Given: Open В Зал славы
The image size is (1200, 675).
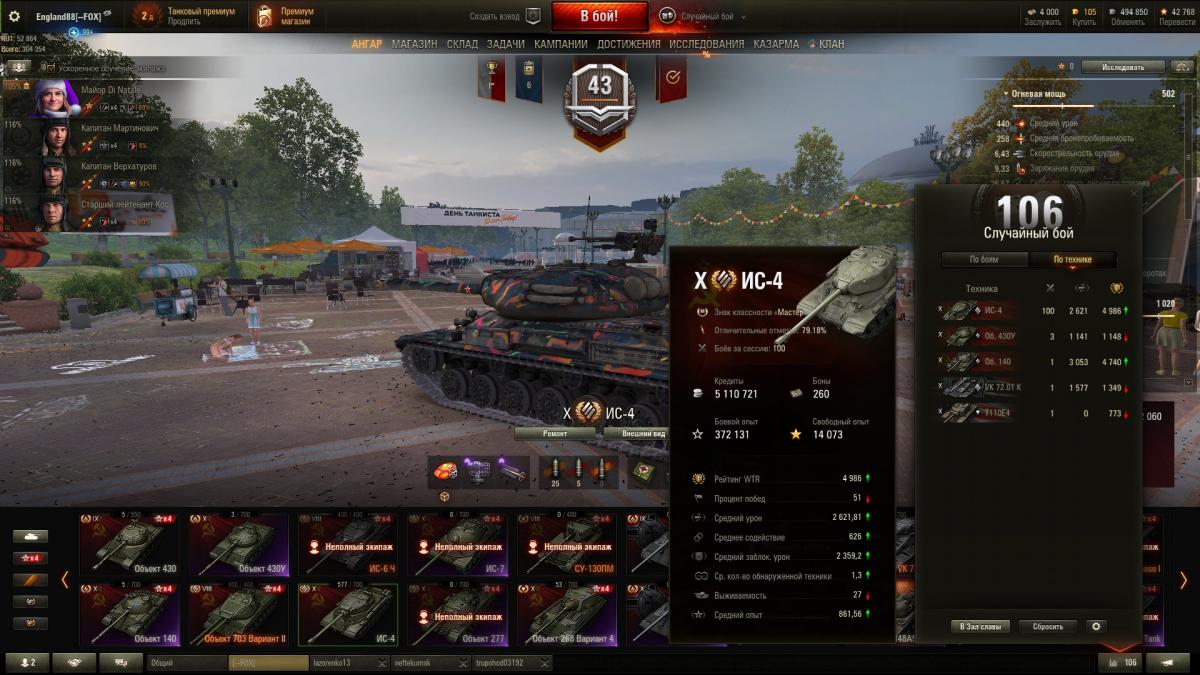Looking at the screenshot, I should coord(979,626).
